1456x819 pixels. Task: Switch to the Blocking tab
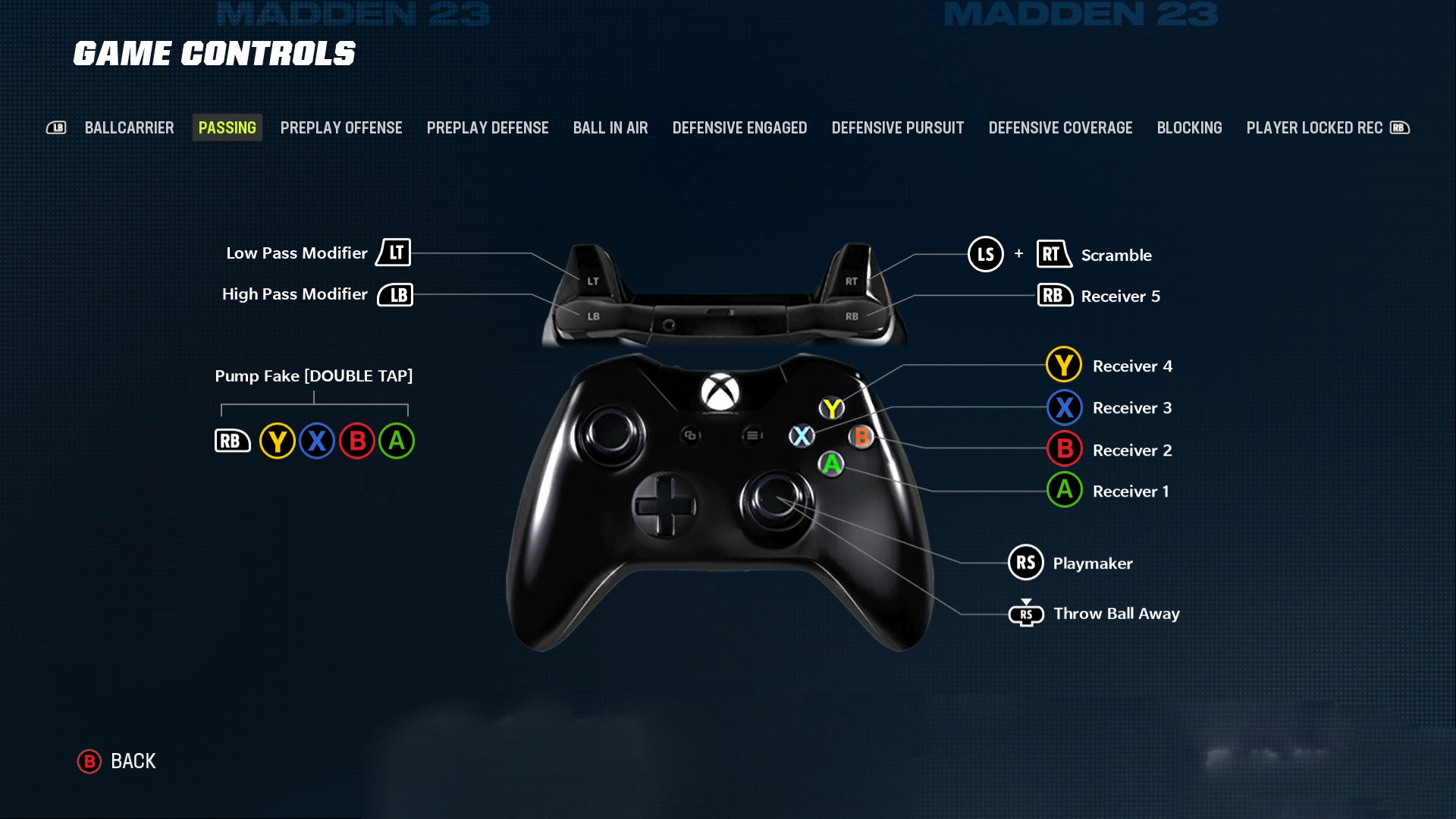pyautogui.click(x=1189, y=127)
